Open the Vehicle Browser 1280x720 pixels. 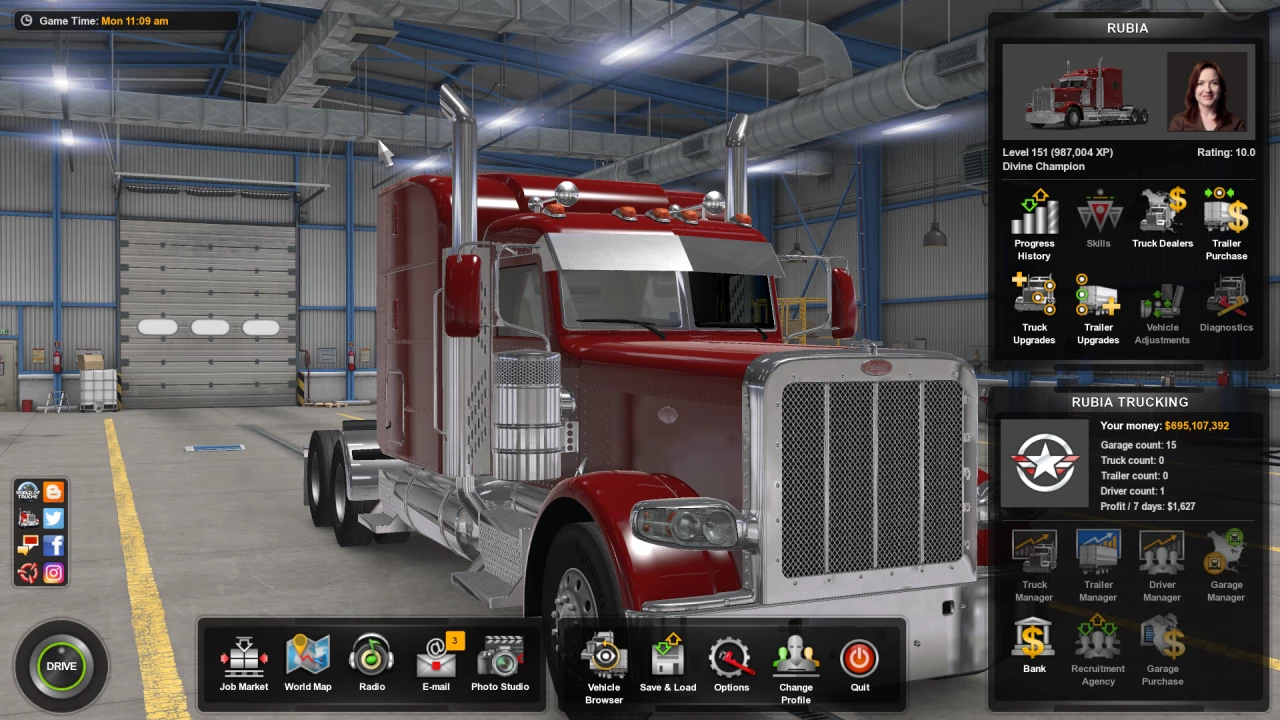pos(604,667)
